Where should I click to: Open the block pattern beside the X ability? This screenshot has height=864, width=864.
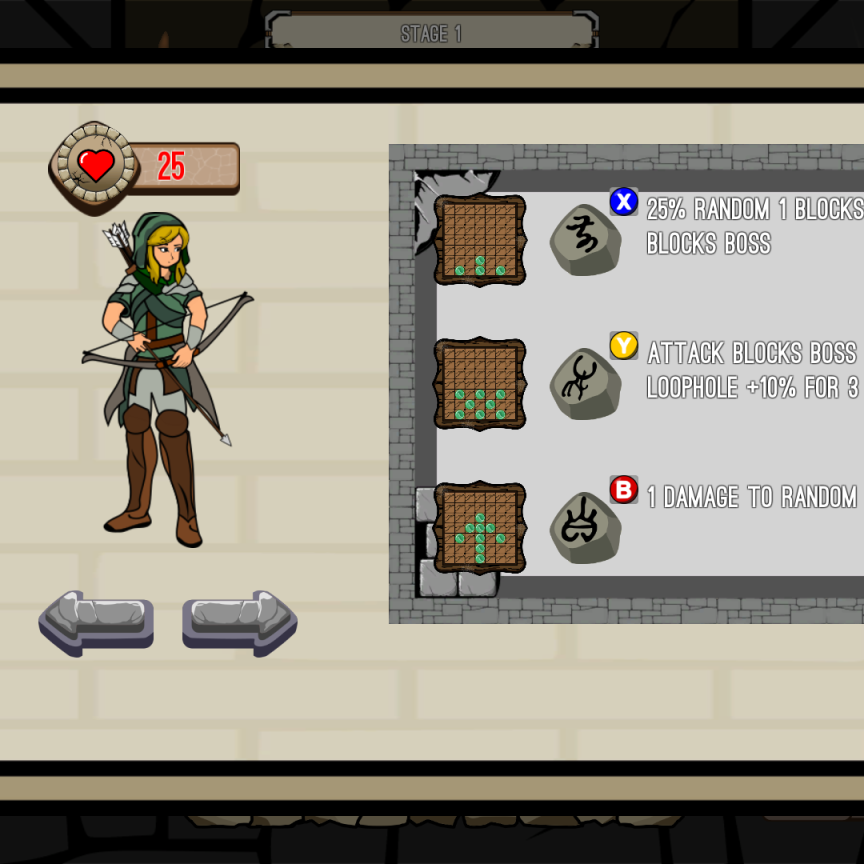[480, 240]
